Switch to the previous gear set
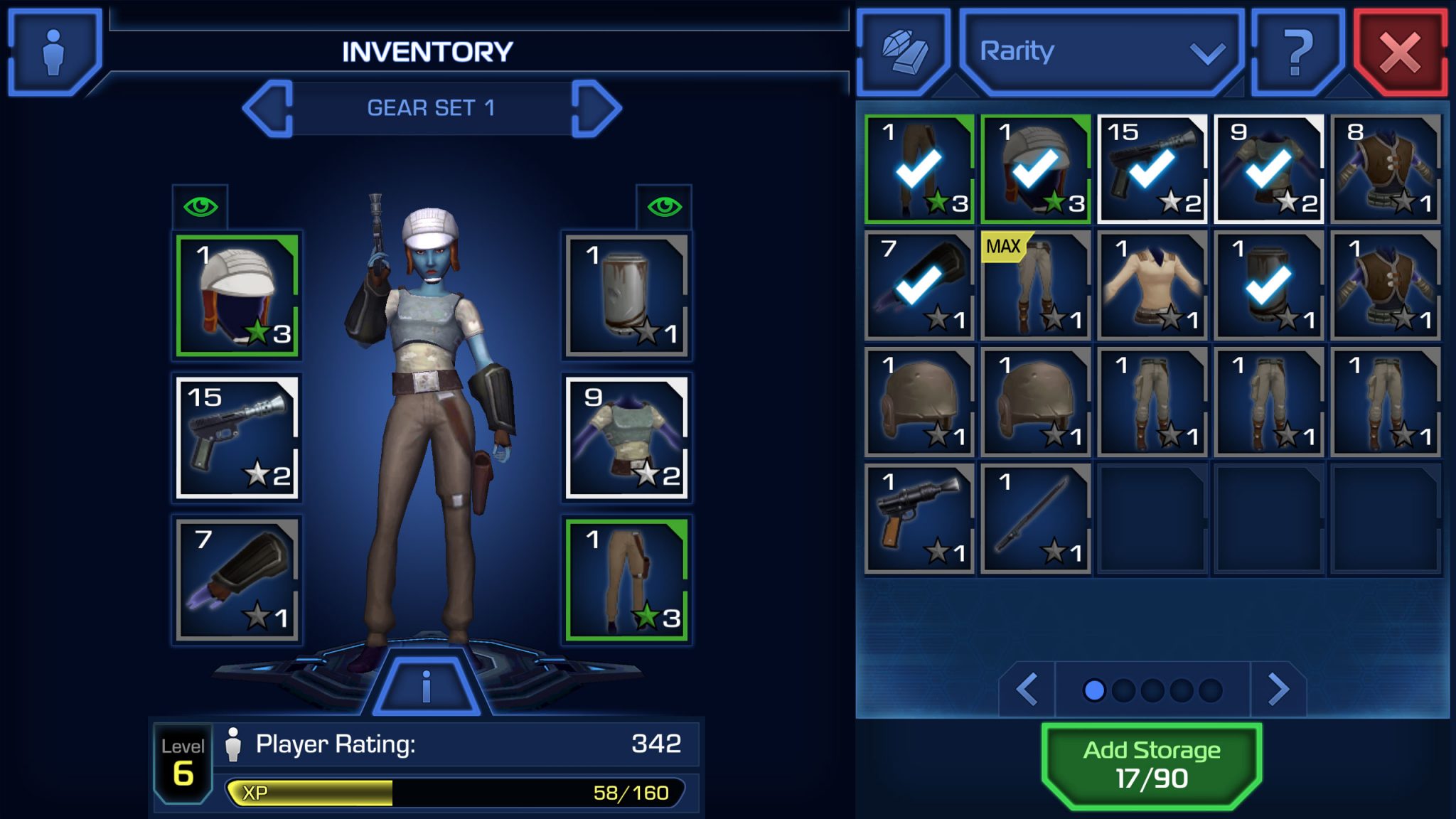 [269, 109]
